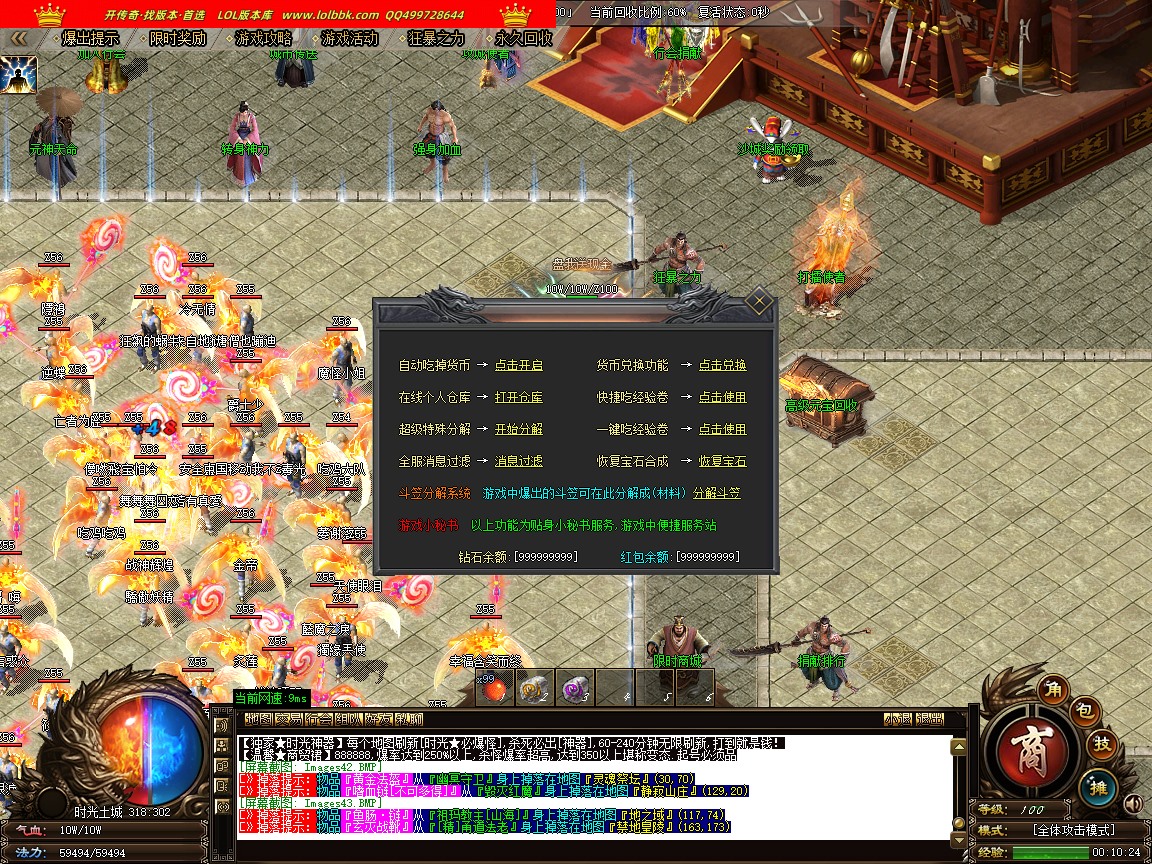The image size is (1152, 864).
Task: Open the 游戏活动 game events menu
Action: pos(350,39)
